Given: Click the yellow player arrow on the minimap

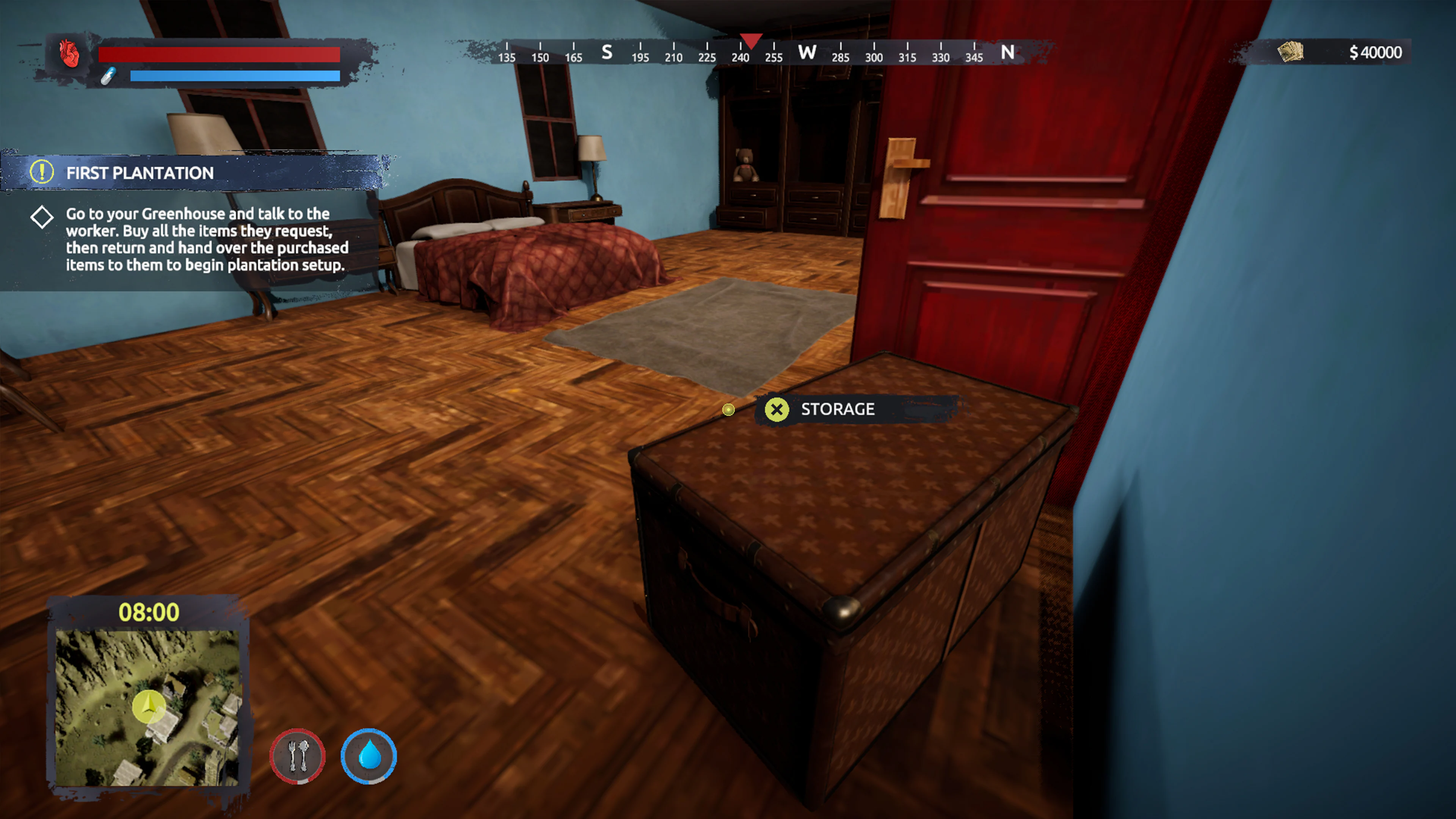Looking at the screenshot, I should point(148,705).
